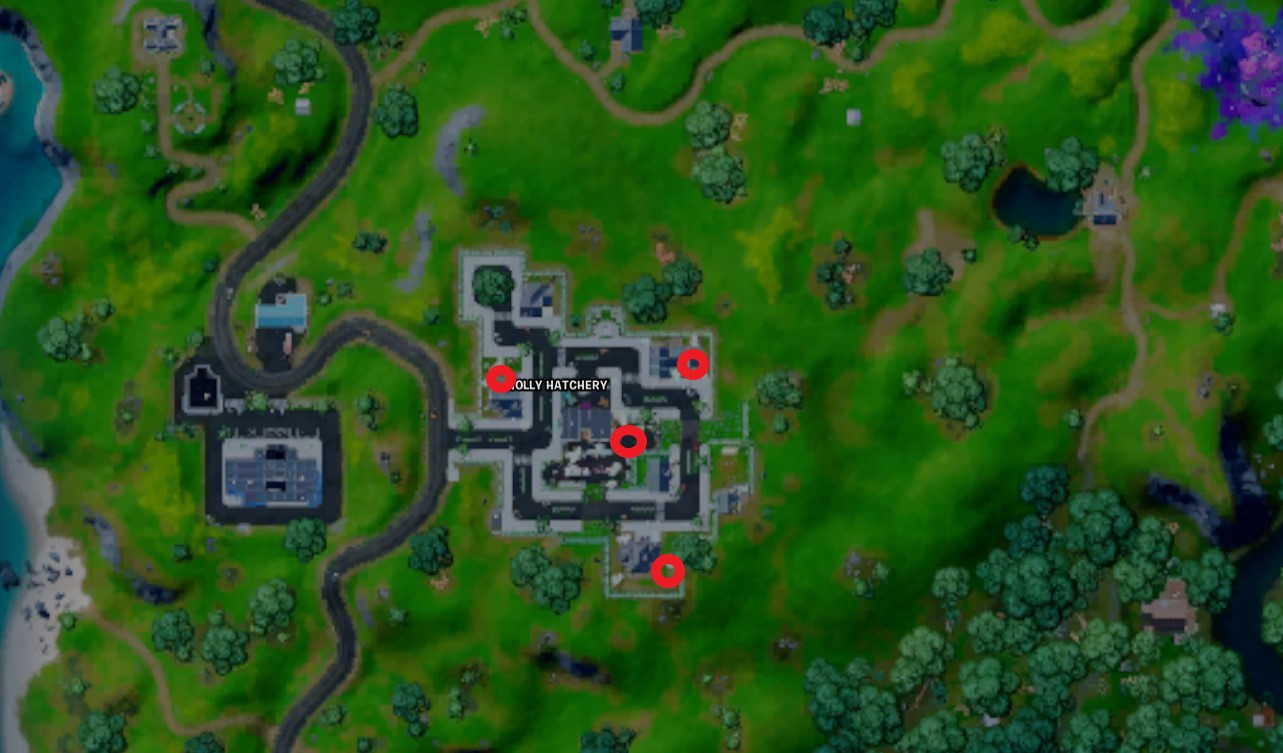The height and width of the screenshot is (753, 1283).
Task: Select the central red marker inside the compound
Action: click(x=629, y=440)
